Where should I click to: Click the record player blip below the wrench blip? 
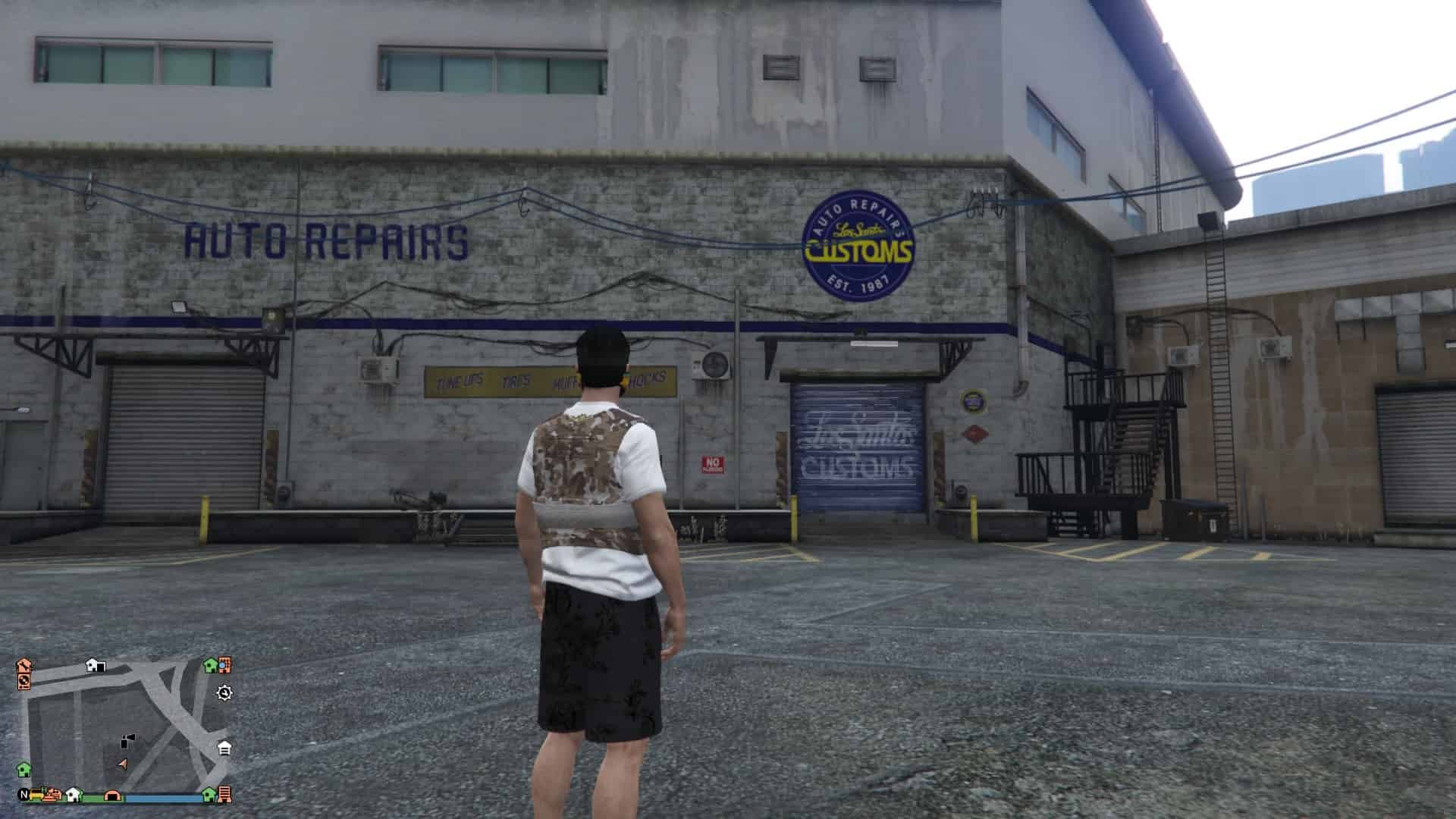(x=25, y=682)
